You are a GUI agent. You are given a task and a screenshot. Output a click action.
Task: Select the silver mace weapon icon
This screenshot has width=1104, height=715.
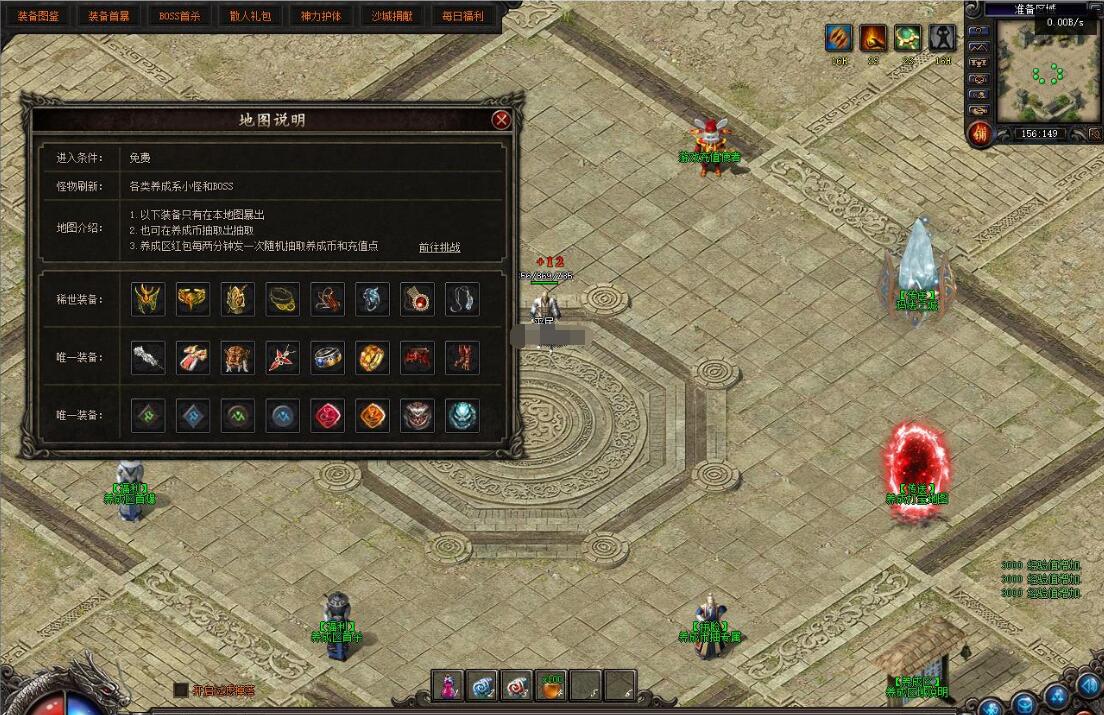coord(148,357)
